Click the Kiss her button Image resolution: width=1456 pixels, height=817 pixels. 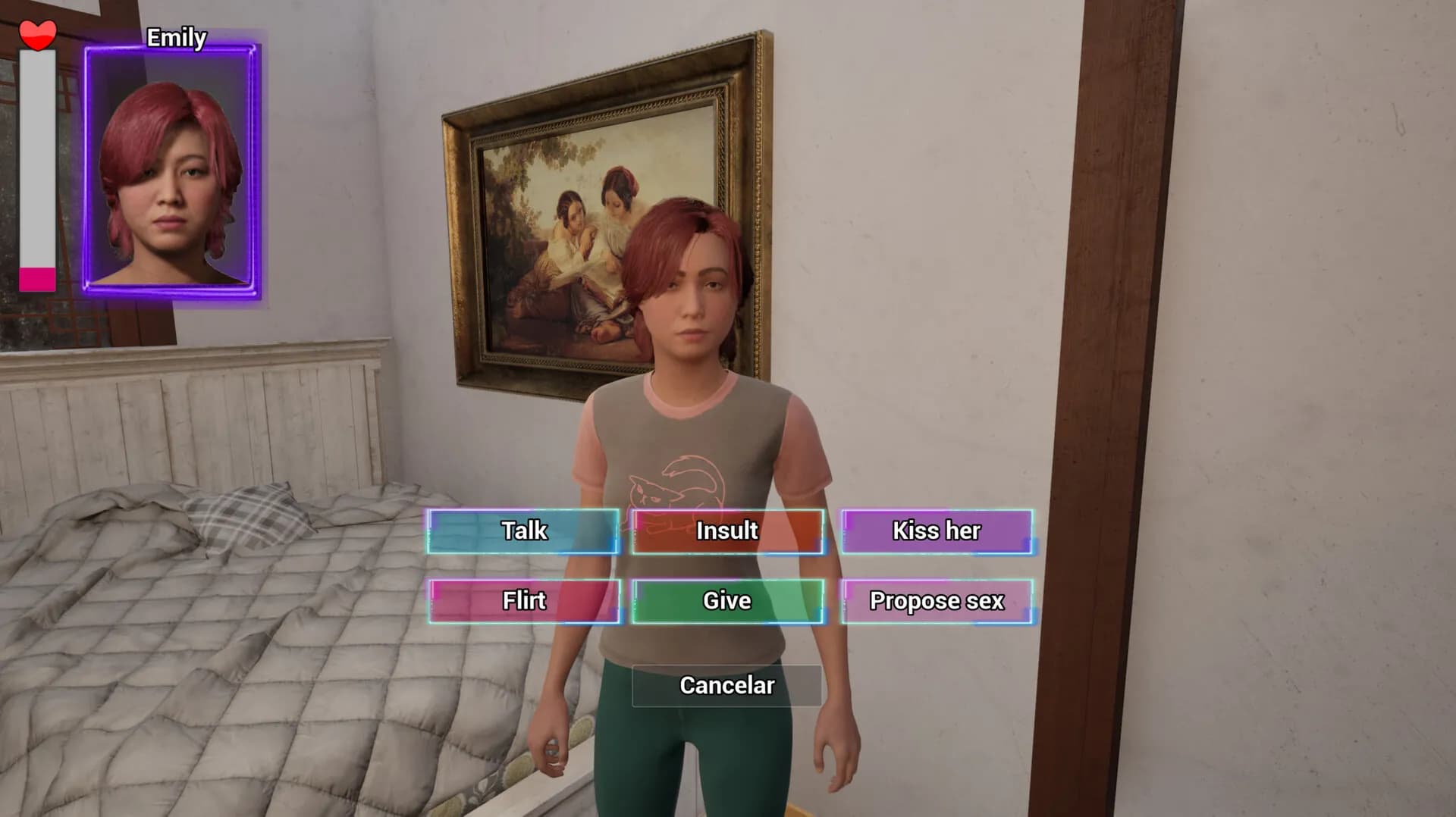click(x=935, y=531)
